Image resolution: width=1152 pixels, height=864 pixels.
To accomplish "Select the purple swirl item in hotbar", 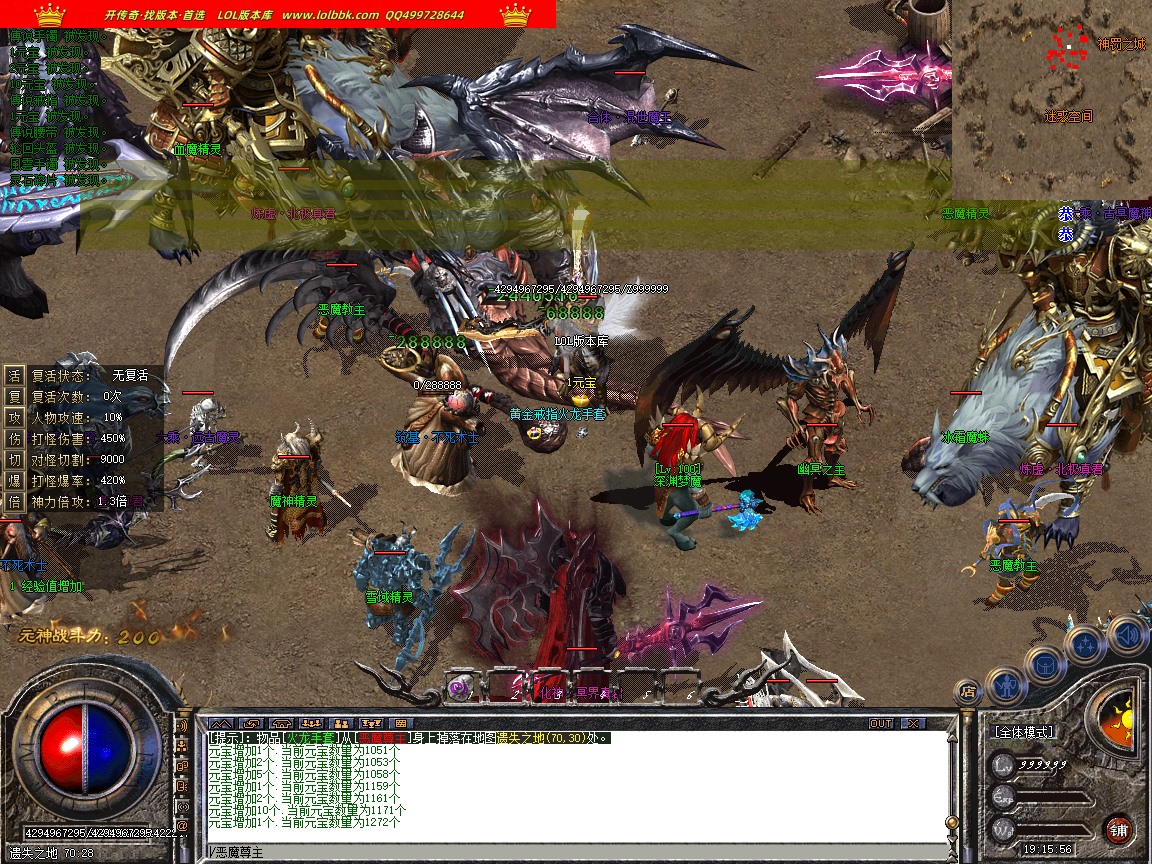I will (x=461, y=686).
